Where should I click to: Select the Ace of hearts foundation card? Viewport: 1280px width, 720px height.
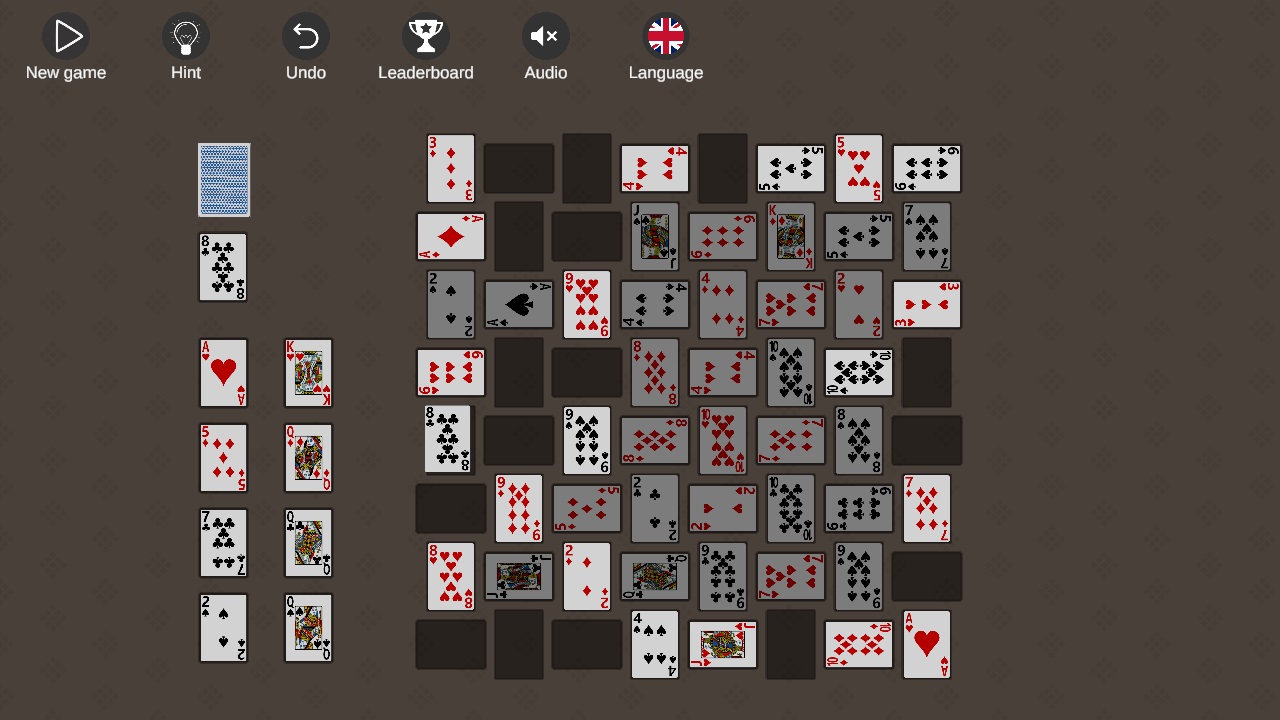click(223, 373)
